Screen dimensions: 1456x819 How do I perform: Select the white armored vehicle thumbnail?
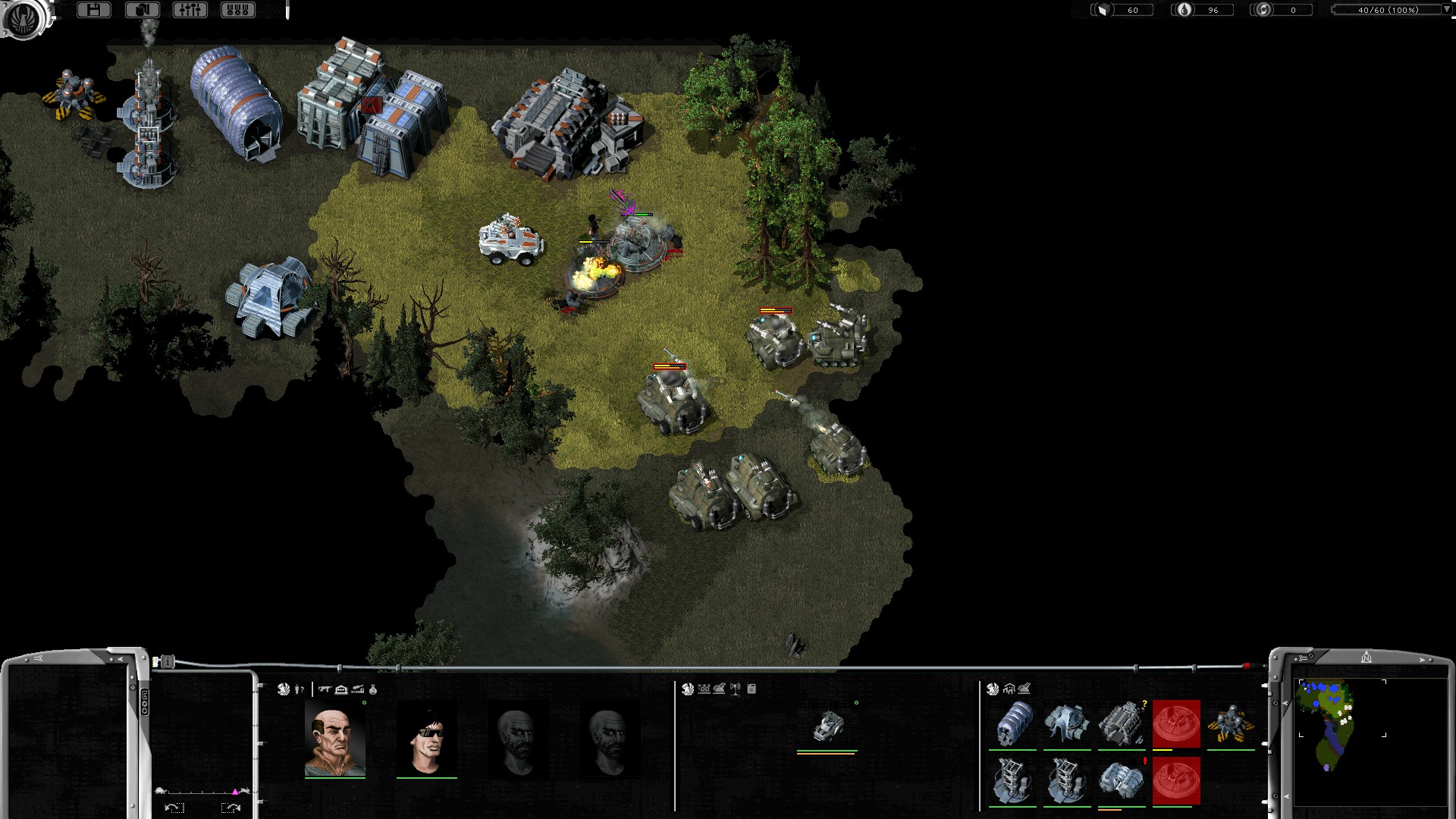pos(827,726)
